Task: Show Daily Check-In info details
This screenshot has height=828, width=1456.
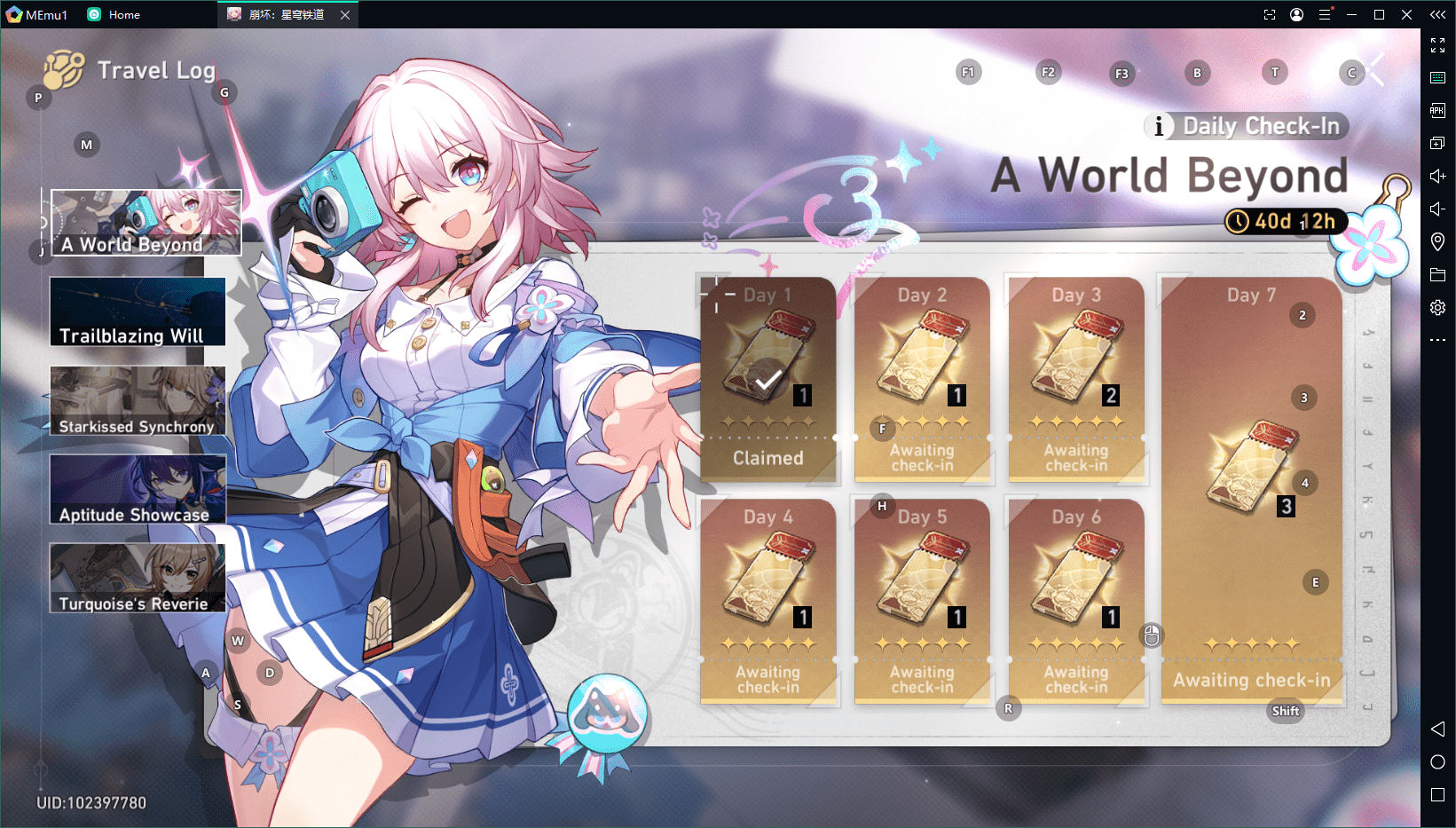Action: pos(1158,126)
